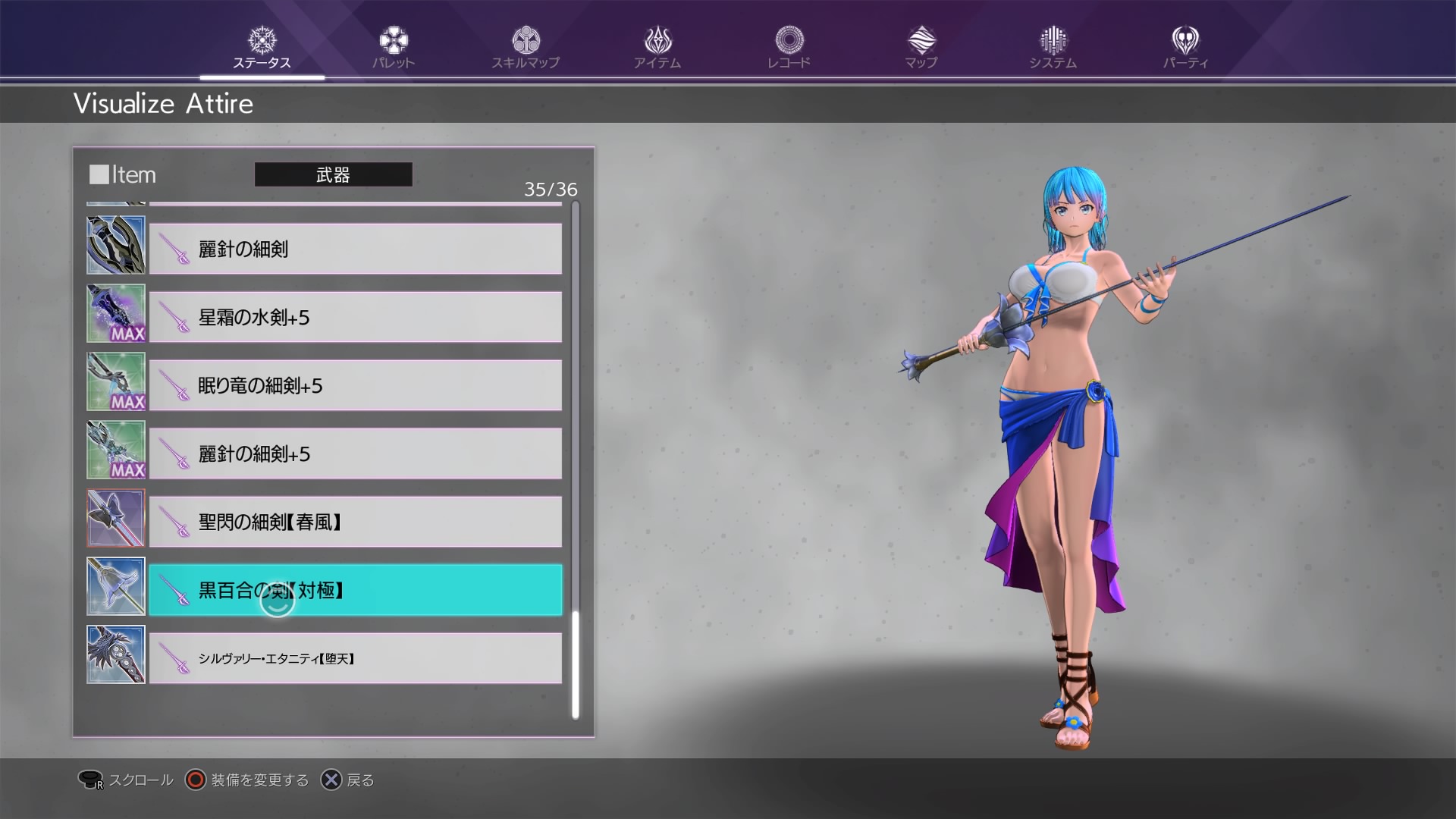Open the システム tab
Image resolution: width=1456 pixels, height=819 pixels.
pos(1053,48)
